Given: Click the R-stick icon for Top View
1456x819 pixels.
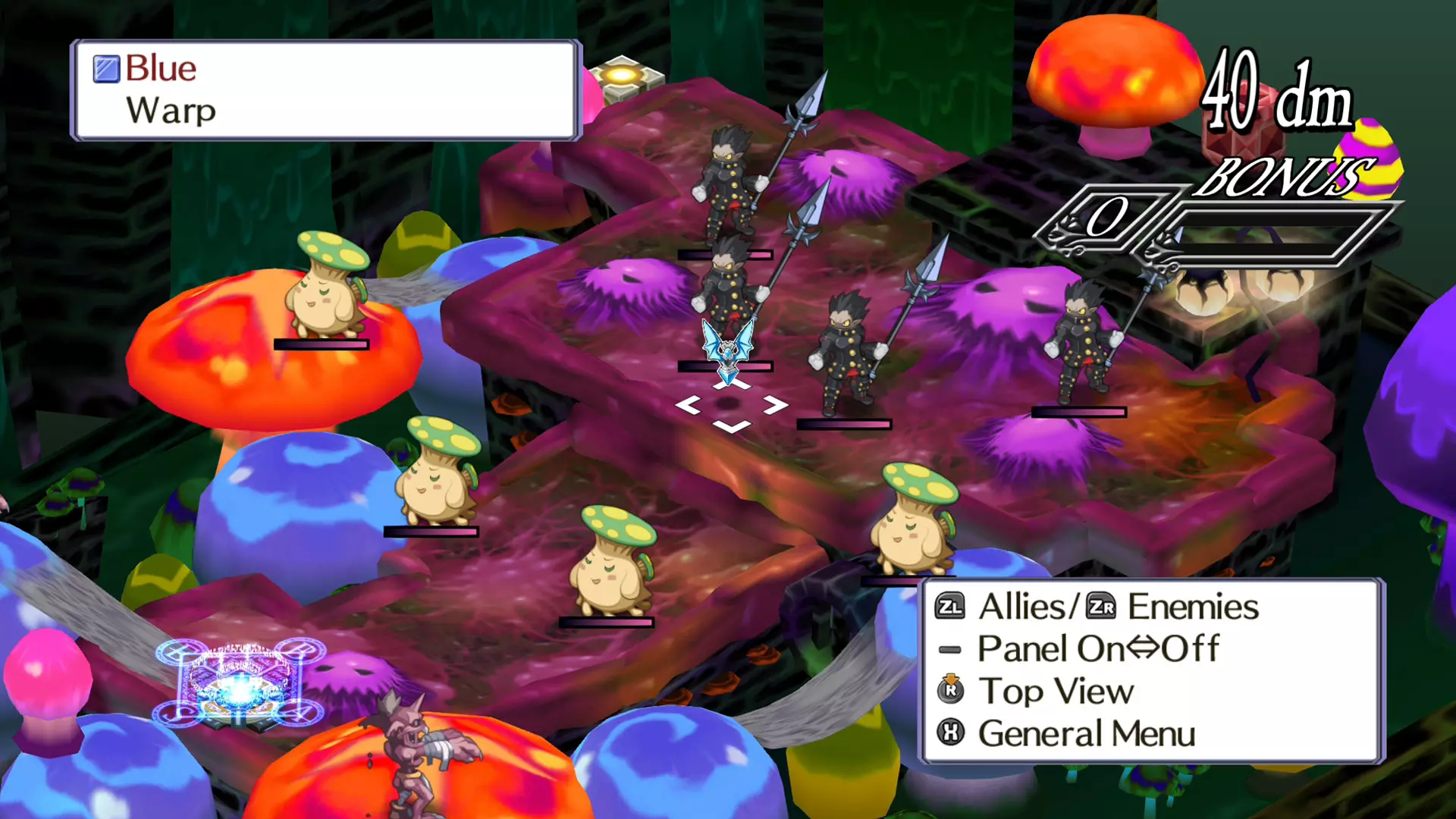Looking at the screenshot, I should click(x=949, y=692).
